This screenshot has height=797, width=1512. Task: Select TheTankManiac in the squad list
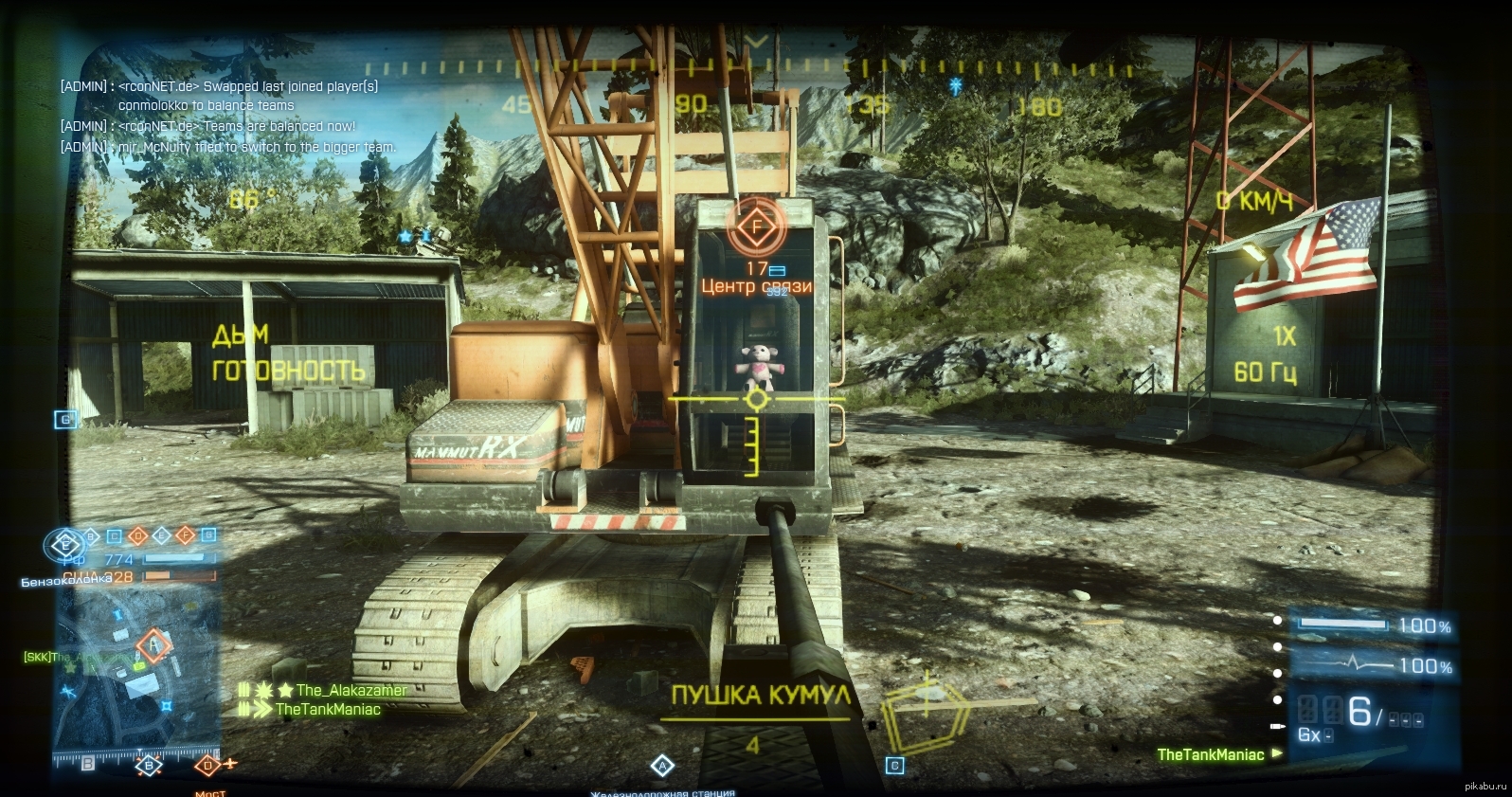click(x=327, y=709)
